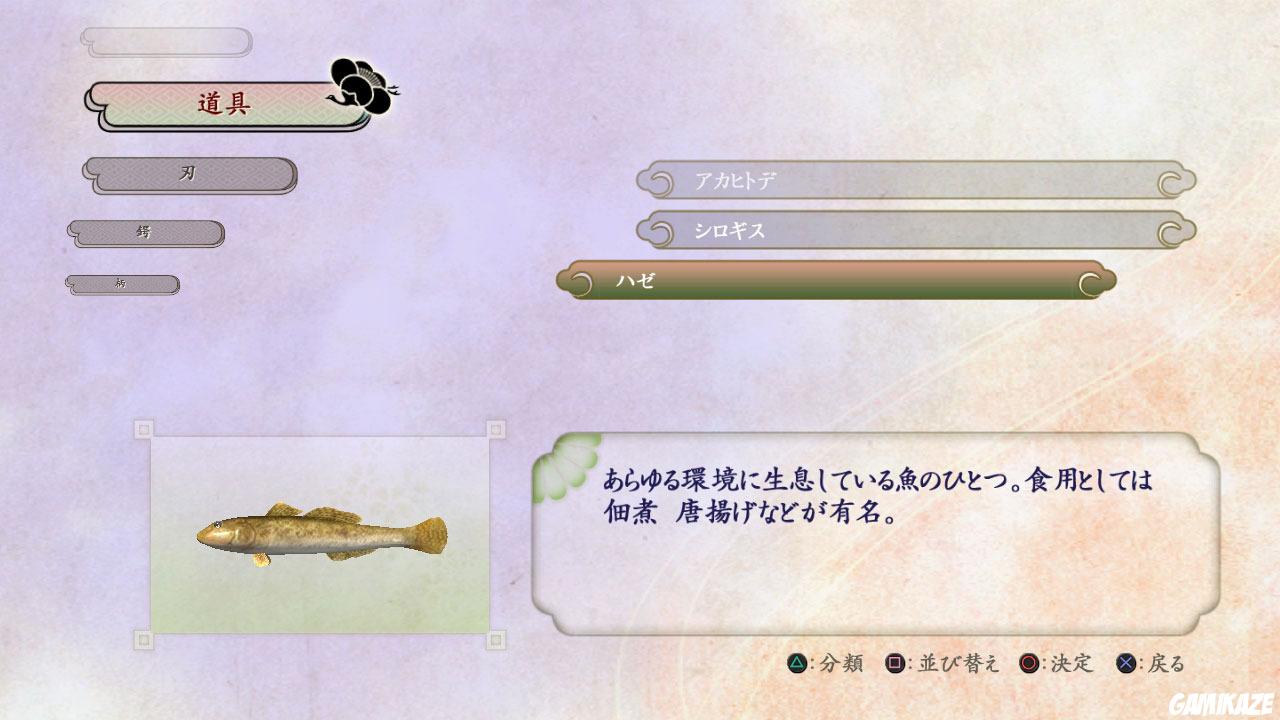
Task: Select the 鍔 (guard) category
Action: [x=144, y=231]
